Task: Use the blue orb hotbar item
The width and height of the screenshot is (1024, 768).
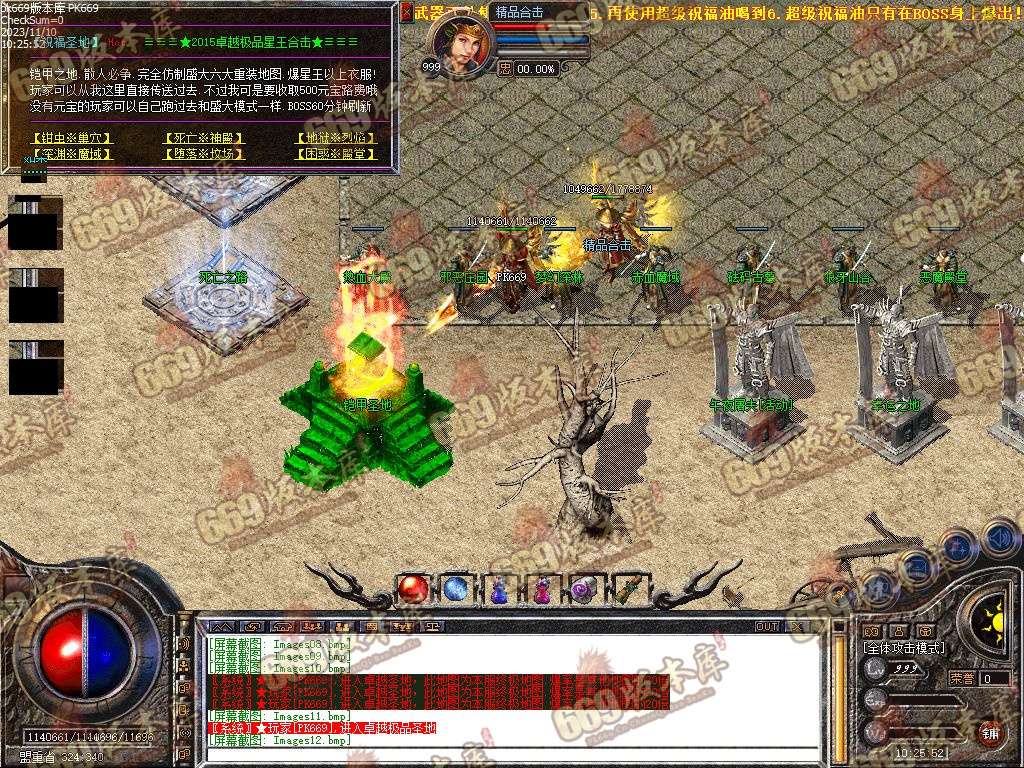Action: pyautogui.click(x=456, y=589)
